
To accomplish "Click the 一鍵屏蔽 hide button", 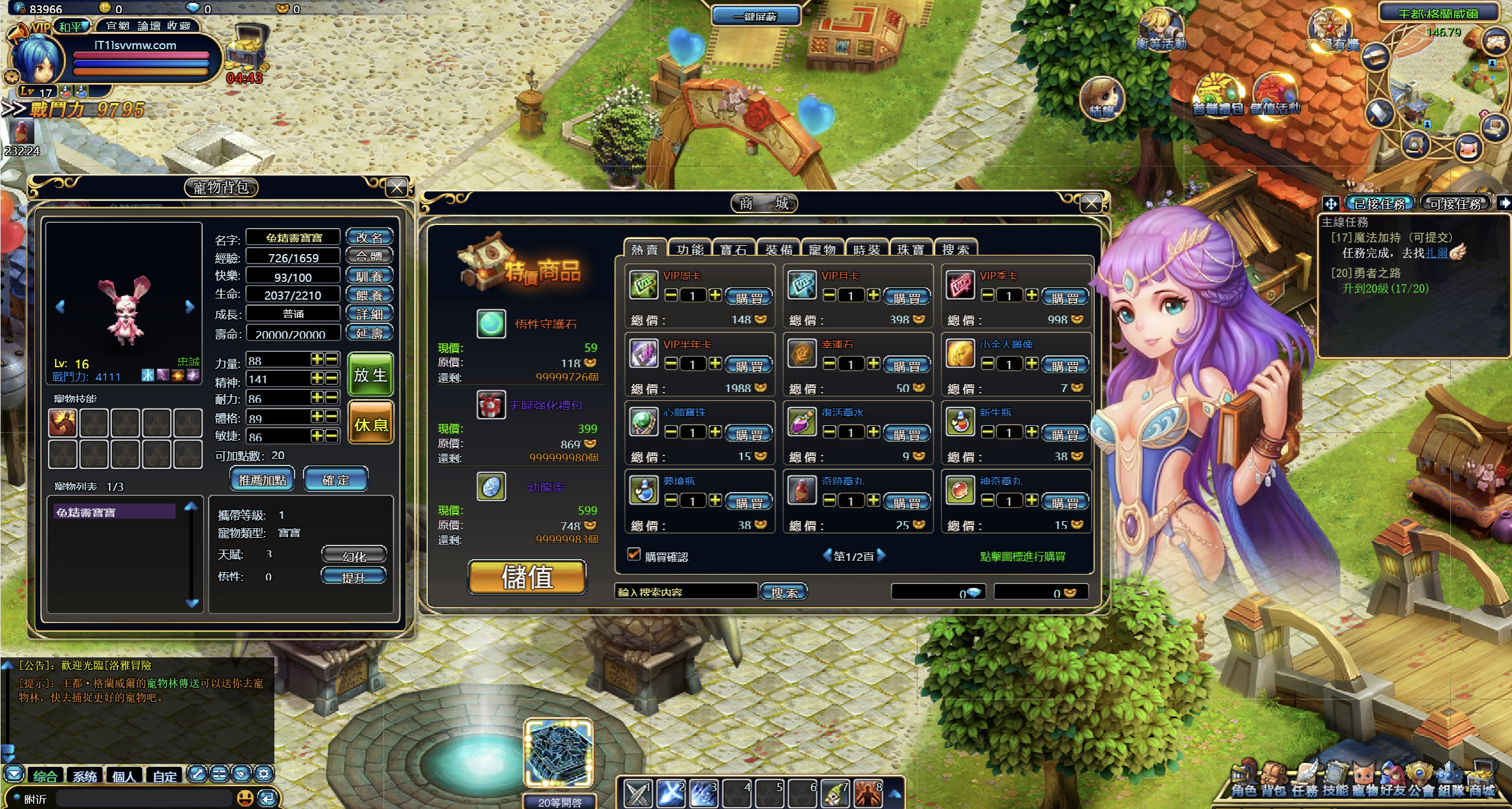I will coord(755,17).
